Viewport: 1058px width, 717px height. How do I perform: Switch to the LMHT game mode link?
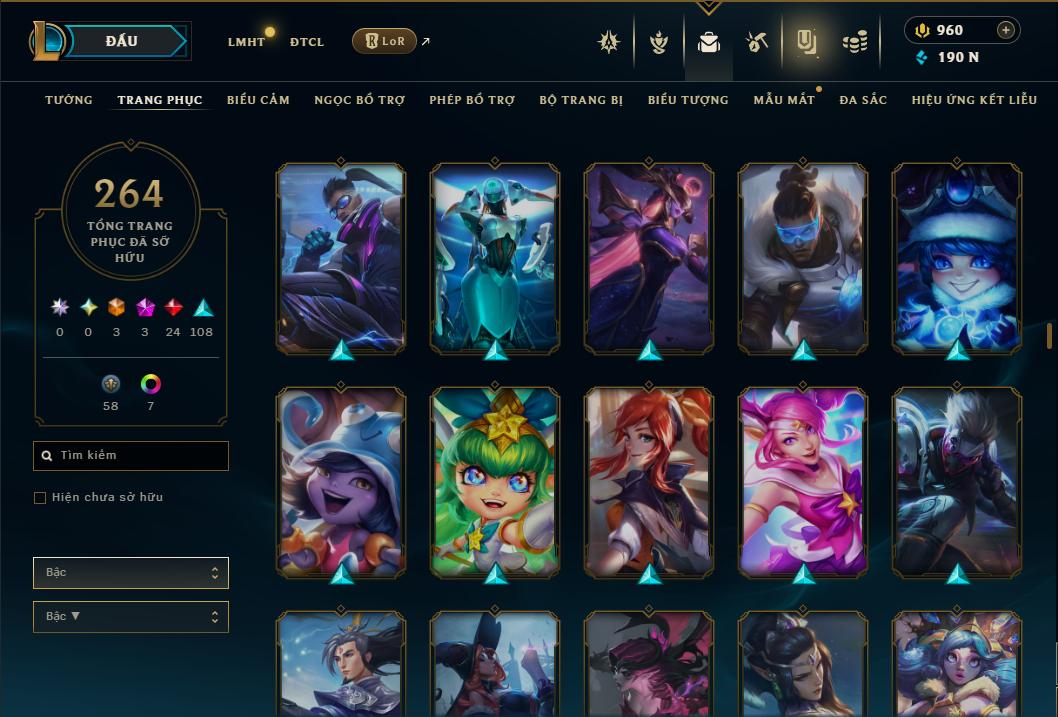tap(246, 42)
